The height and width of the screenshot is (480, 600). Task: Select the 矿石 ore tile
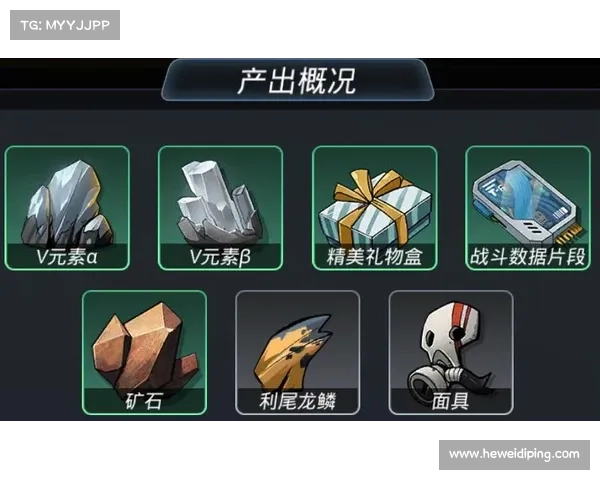tap(144, 352)
